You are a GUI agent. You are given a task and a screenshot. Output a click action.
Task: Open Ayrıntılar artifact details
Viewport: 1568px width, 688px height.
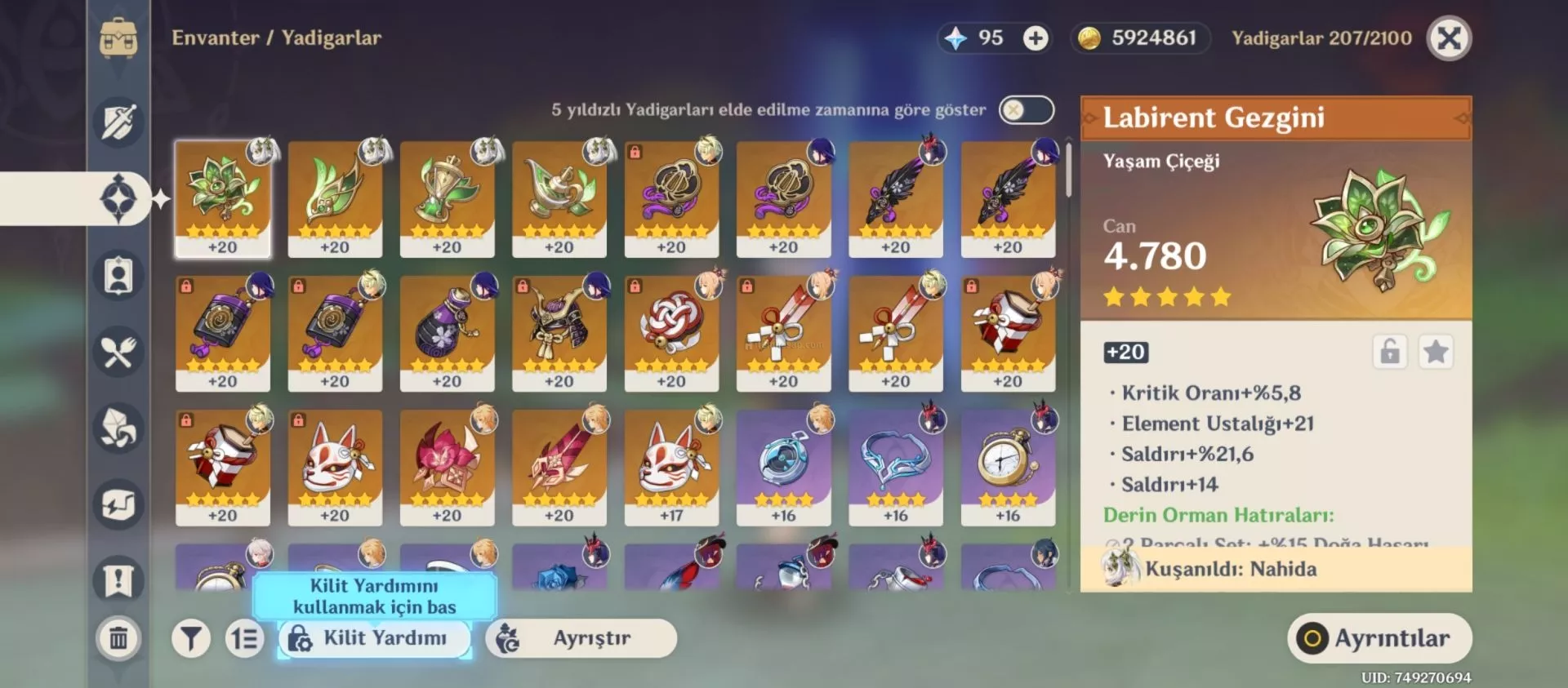click(x=1379, y=638)
